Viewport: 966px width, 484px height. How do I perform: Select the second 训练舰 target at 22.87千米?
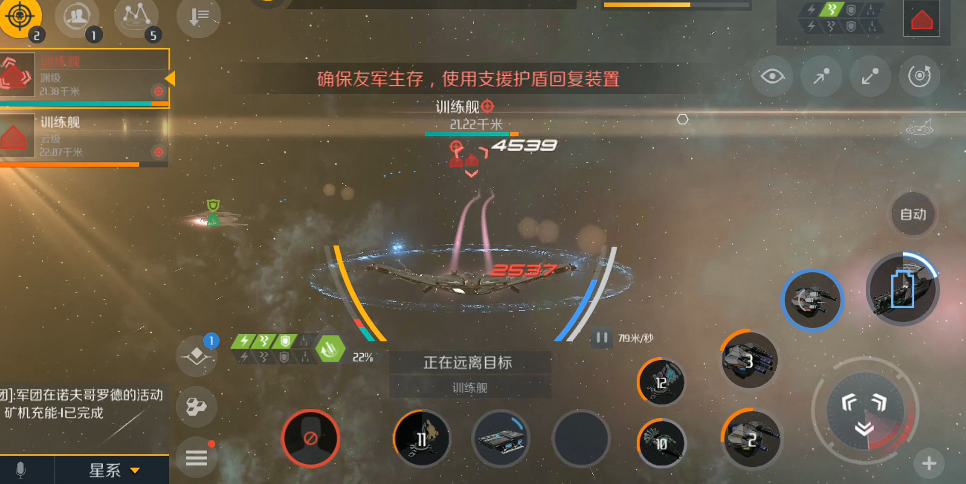click(84, 137)
